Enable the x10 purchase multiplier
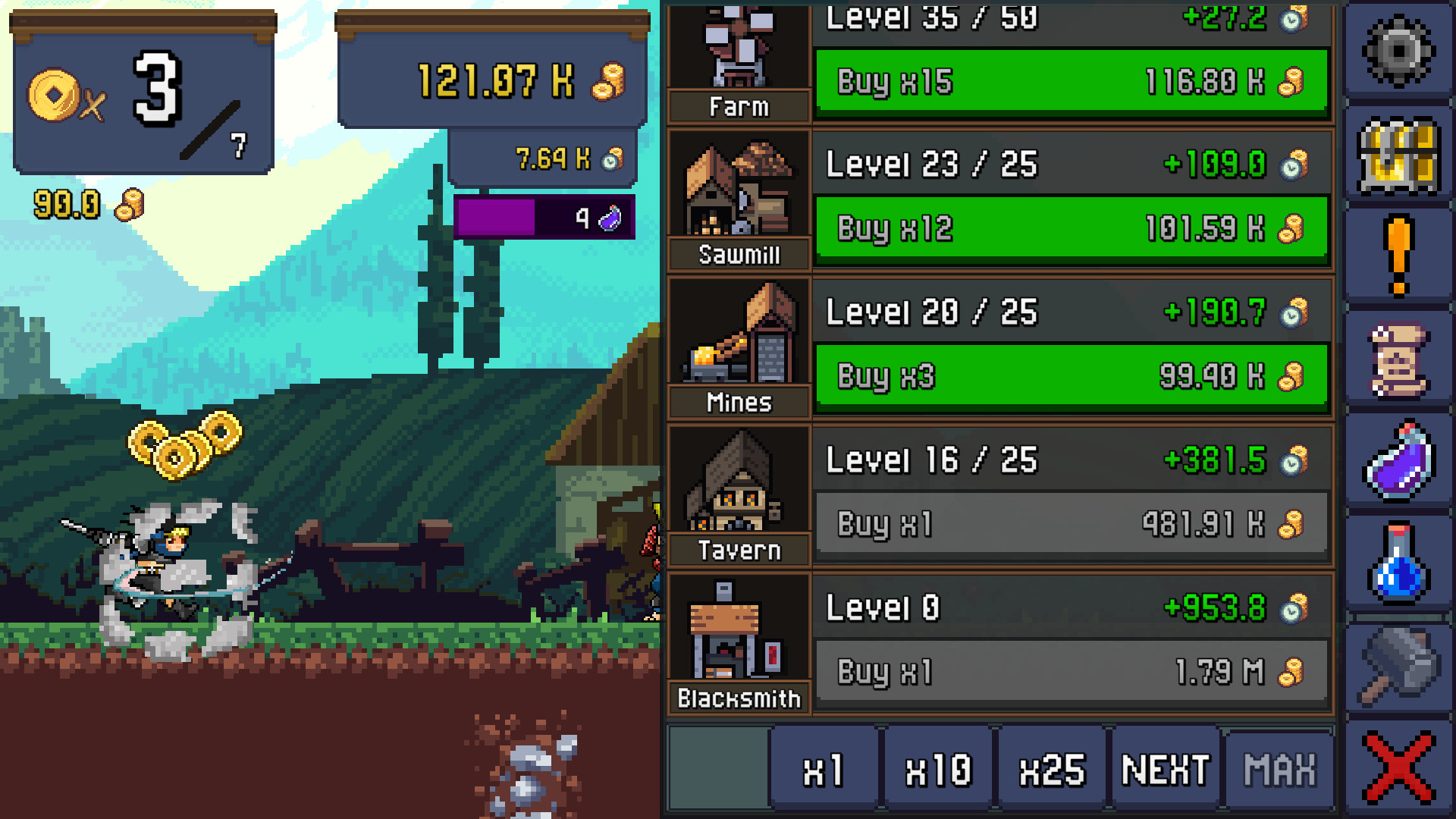Image resolution: width=1456 pixels, height=819 pixels. [x=937, y=767]
